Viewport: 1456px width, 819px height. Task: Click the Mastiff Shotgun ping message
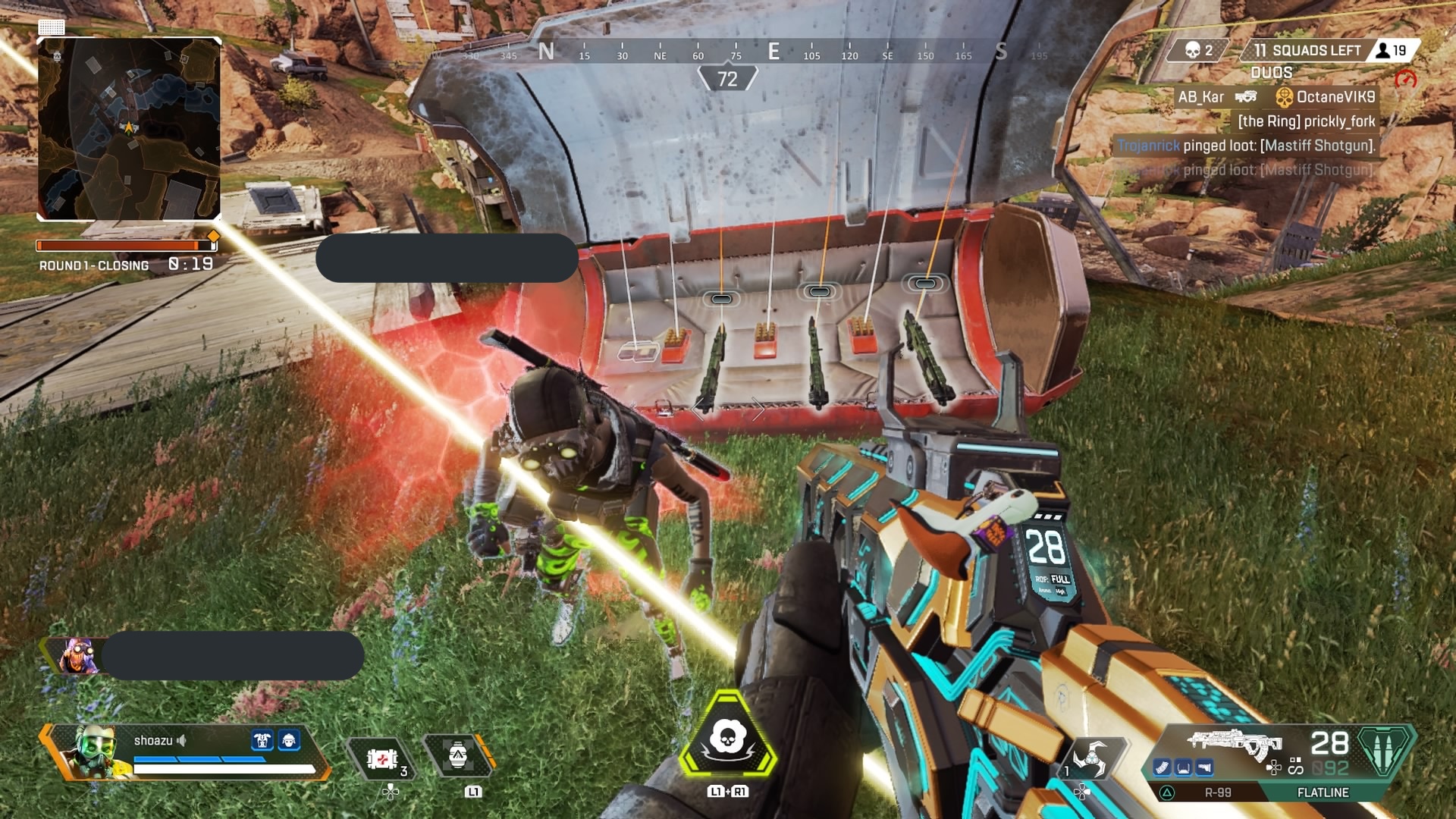[1246, 146]
